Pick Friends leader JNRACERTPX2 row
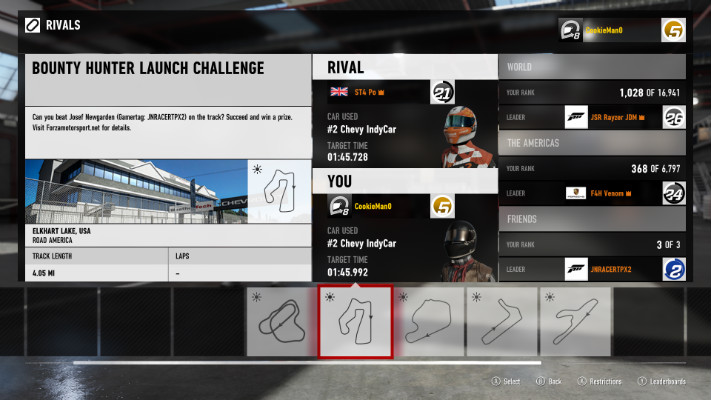The height and width of the screenshot is (400, 711). tap(591, 268)
